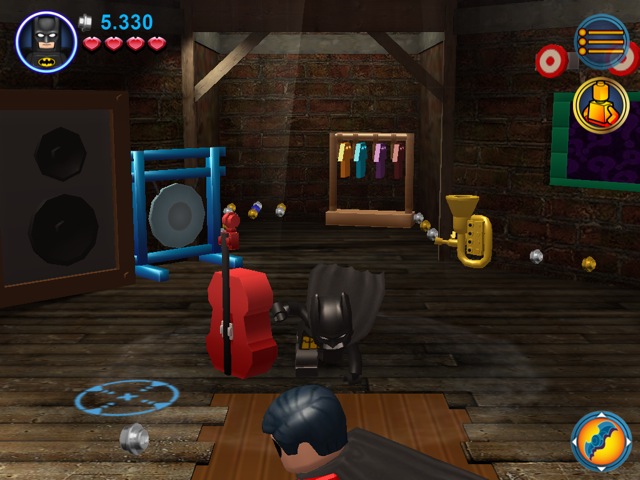This screenshot has height=480, width=640.
Task: Open the pause menu with three lines
Action: coord(601,41)
